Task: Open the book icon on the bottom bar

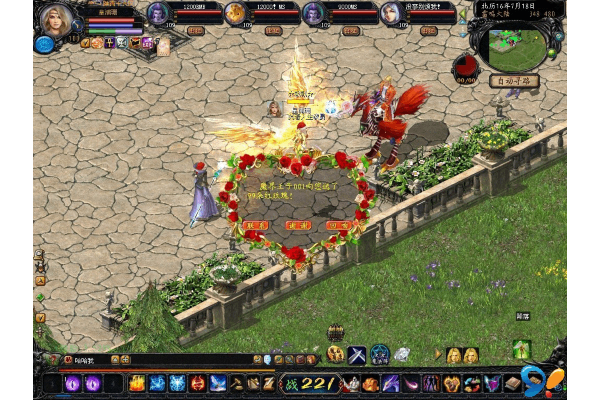Action: click(x=513, y=383)
